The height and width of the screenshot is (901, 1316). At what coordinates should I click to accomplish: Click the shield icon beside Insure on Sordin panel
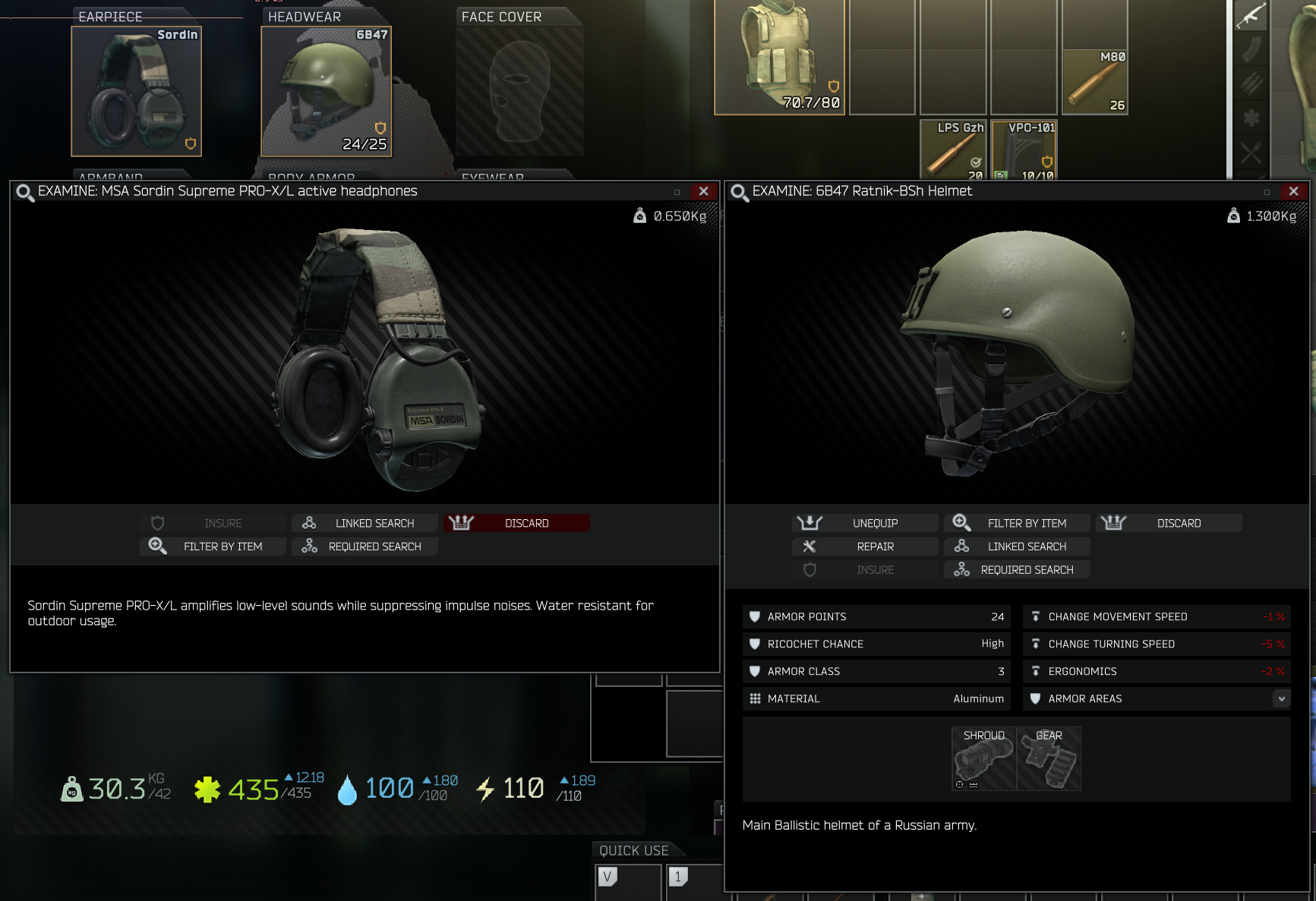(157, 522)
